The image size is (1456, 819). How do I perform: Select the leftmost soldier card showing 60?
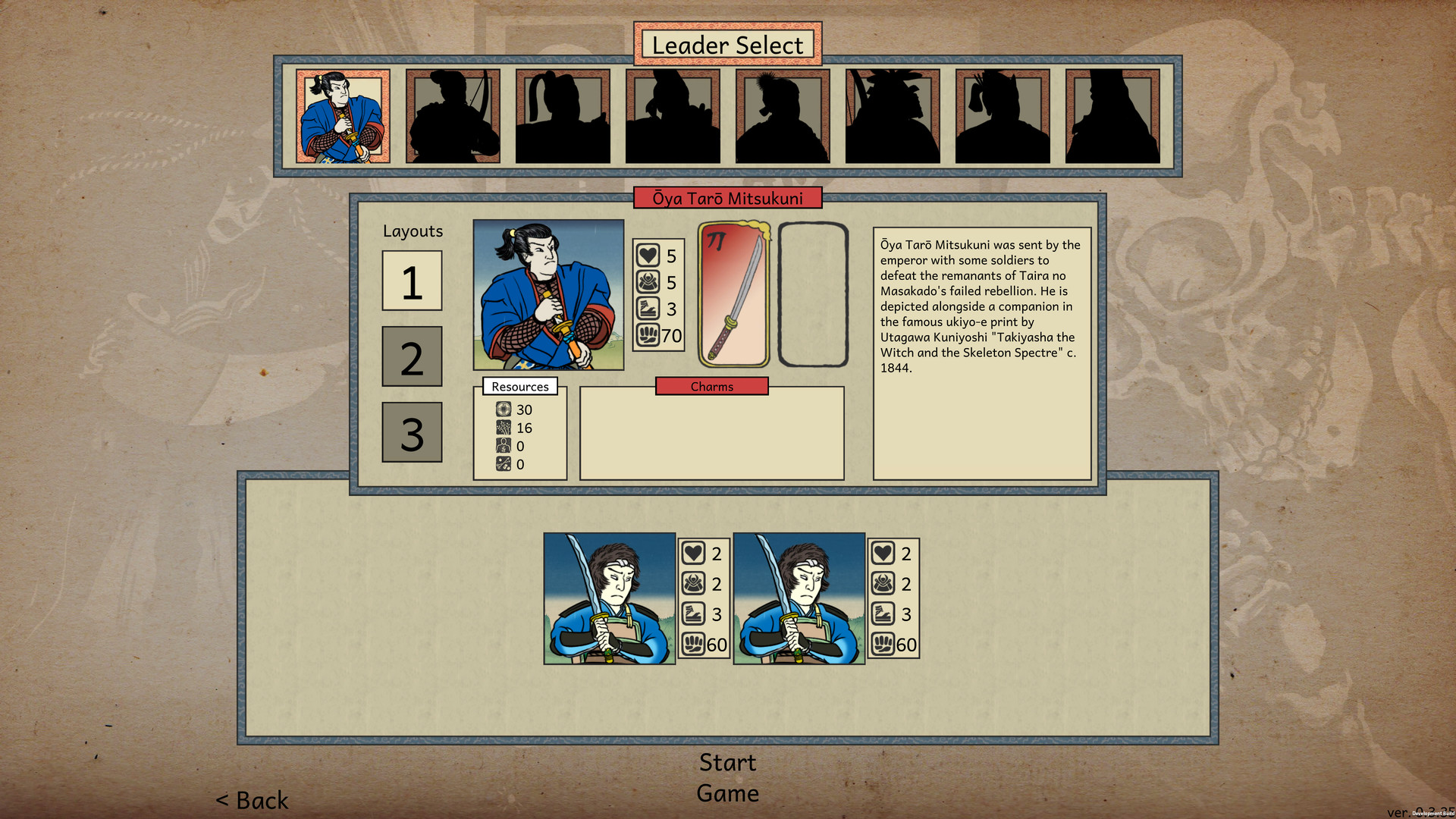tap(607, 599)
